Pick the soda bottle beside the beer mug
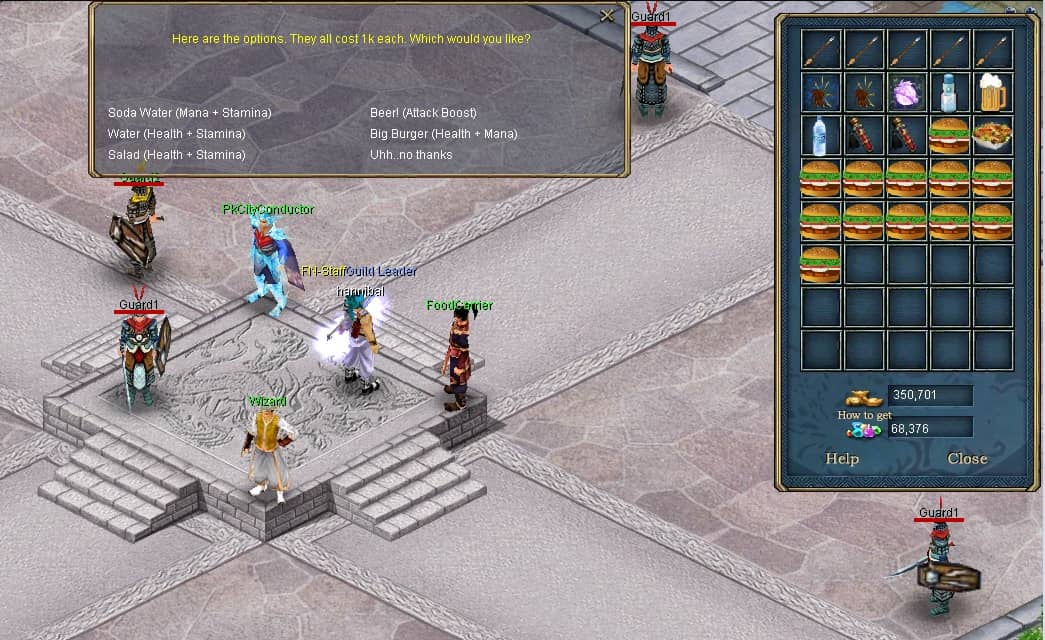1045x640 pixels. [950, 92]
